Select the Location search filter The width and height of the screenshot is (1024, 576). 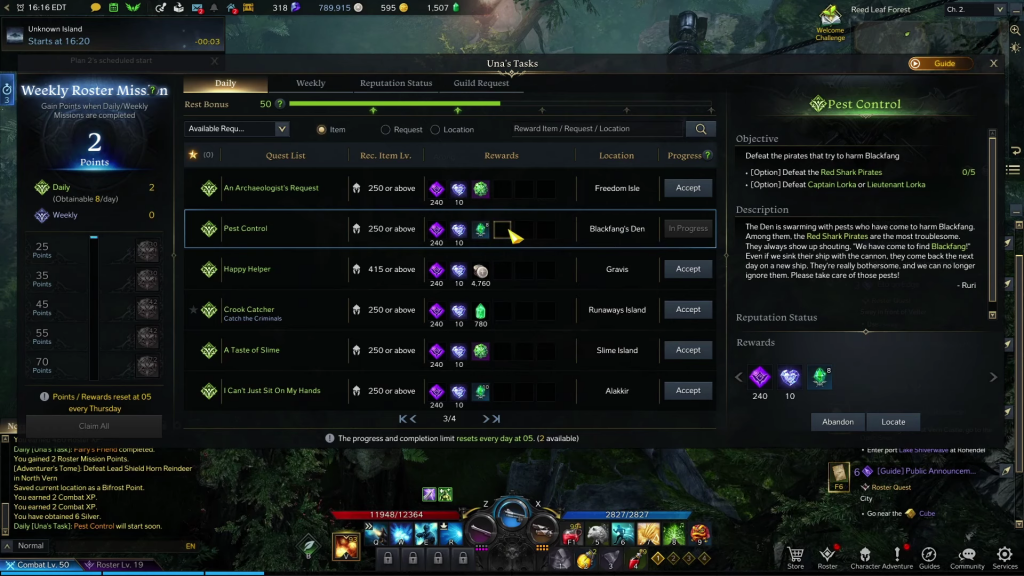pos(435,129)
